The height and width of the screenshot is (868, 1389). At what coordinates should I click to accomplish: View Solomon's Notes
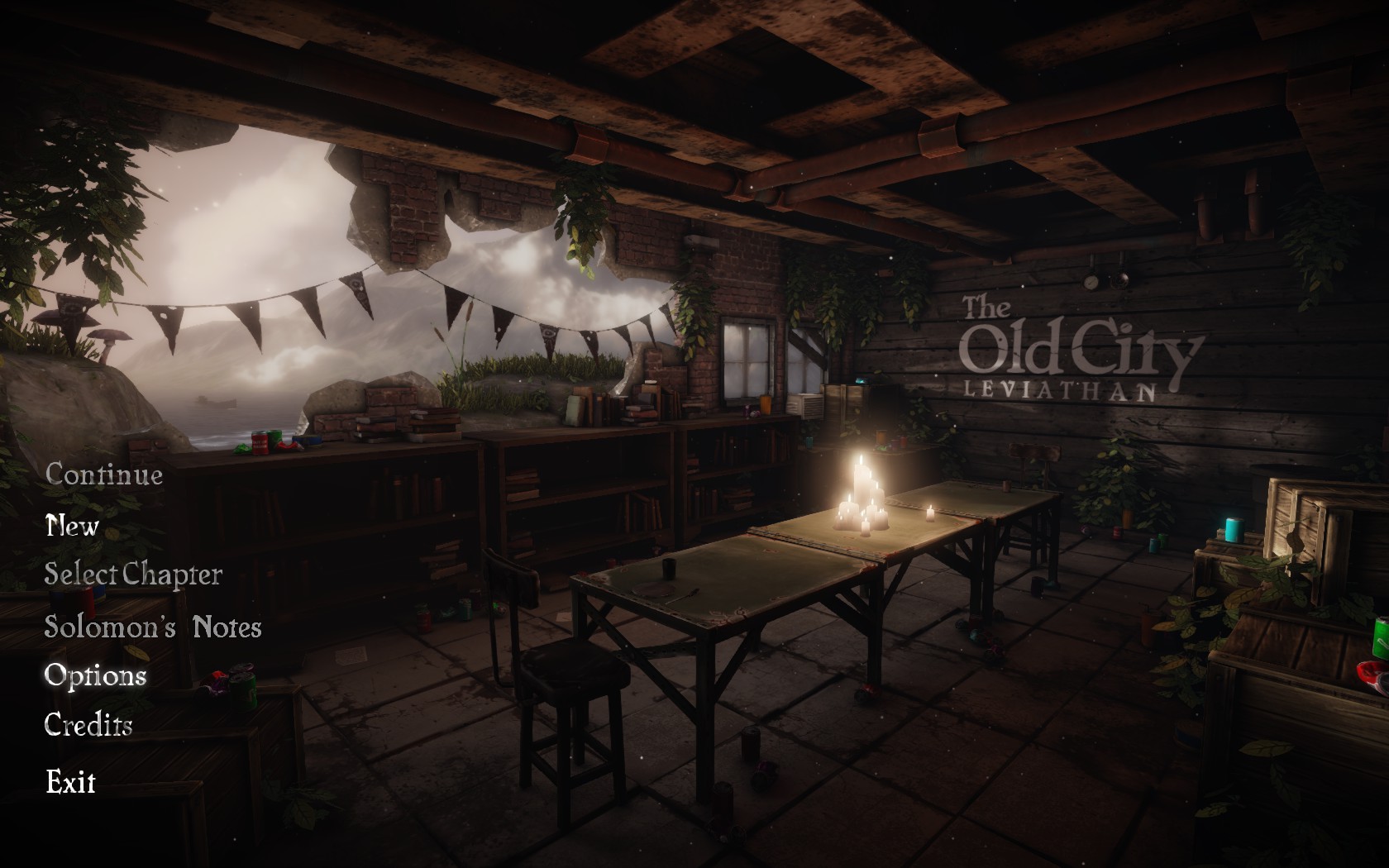pyautogui.click(x=153, y=627)
